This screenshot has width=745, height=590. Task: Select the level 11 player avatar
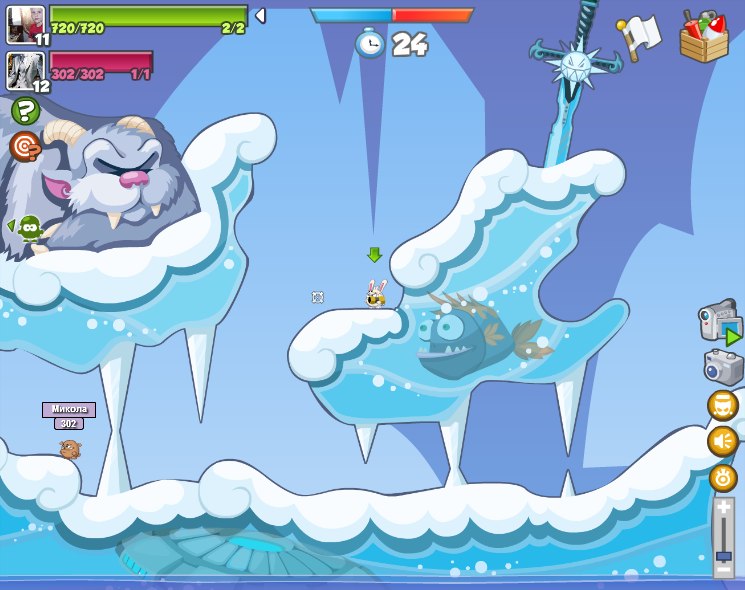coord(25,23)
